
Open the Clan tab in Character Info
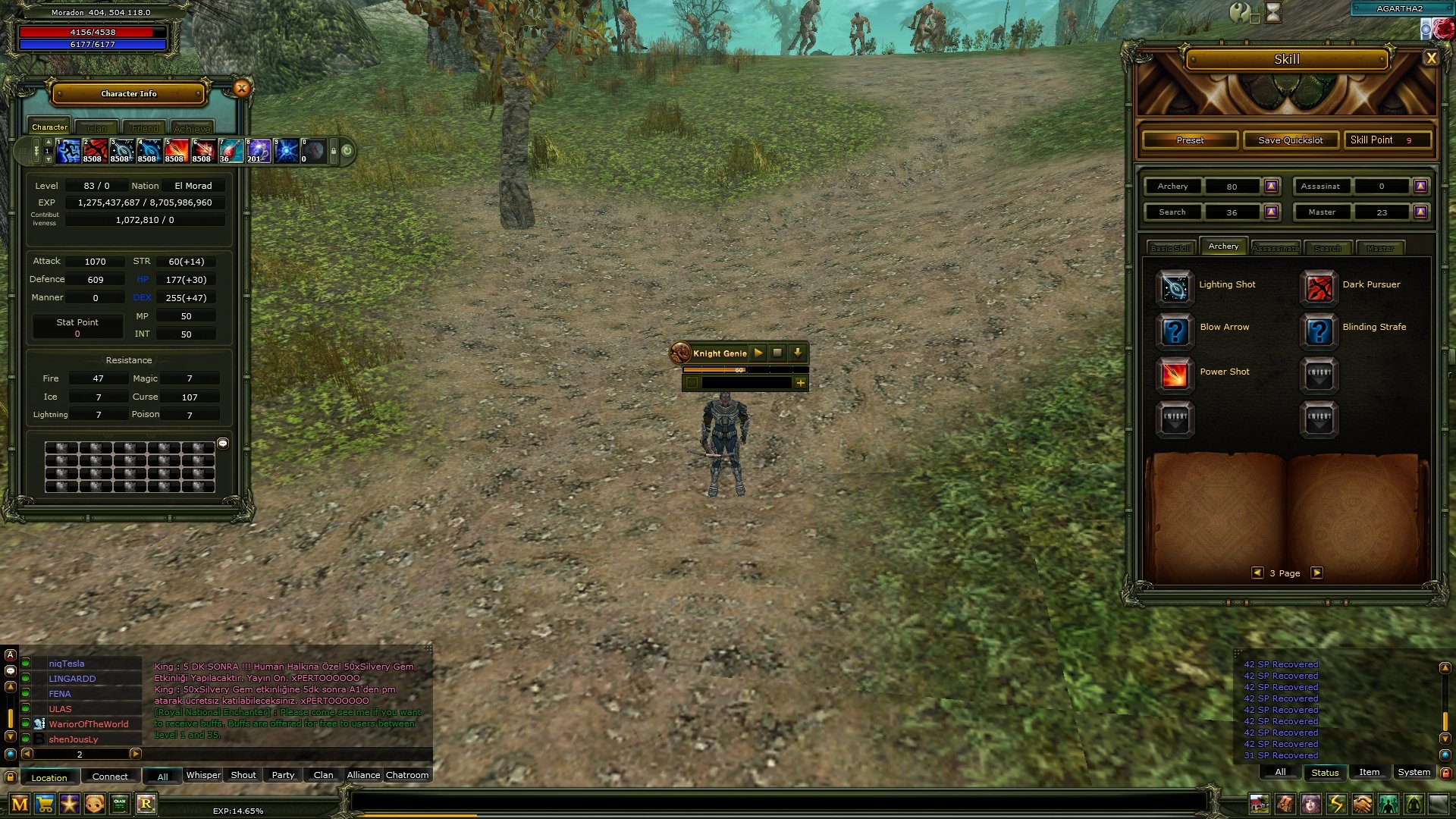click(x=97, y=127)
